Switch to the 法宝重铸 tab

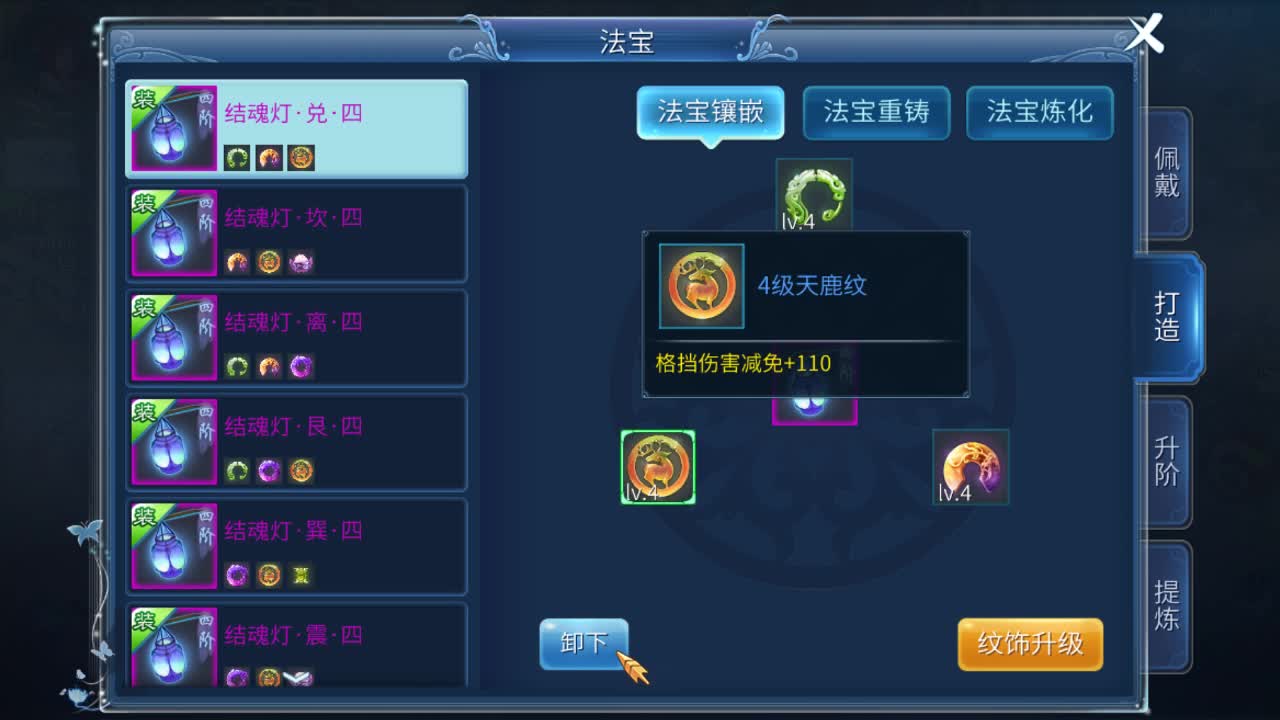click(x=876, y=113)
